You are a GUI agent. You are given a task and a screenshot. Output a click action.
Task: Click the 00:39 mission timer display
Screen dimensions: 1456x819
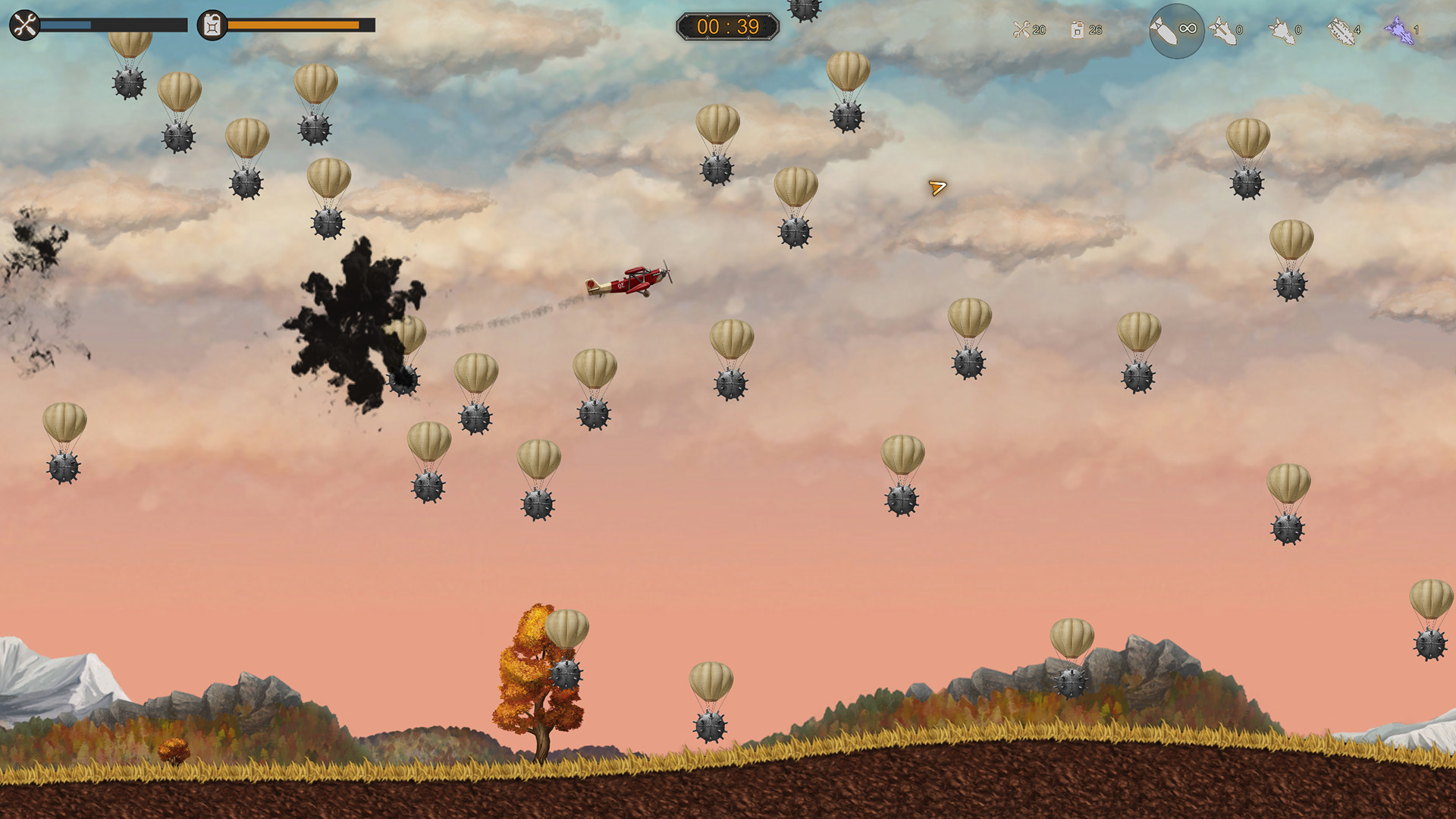pyautogui.click(x=727, y=25)
